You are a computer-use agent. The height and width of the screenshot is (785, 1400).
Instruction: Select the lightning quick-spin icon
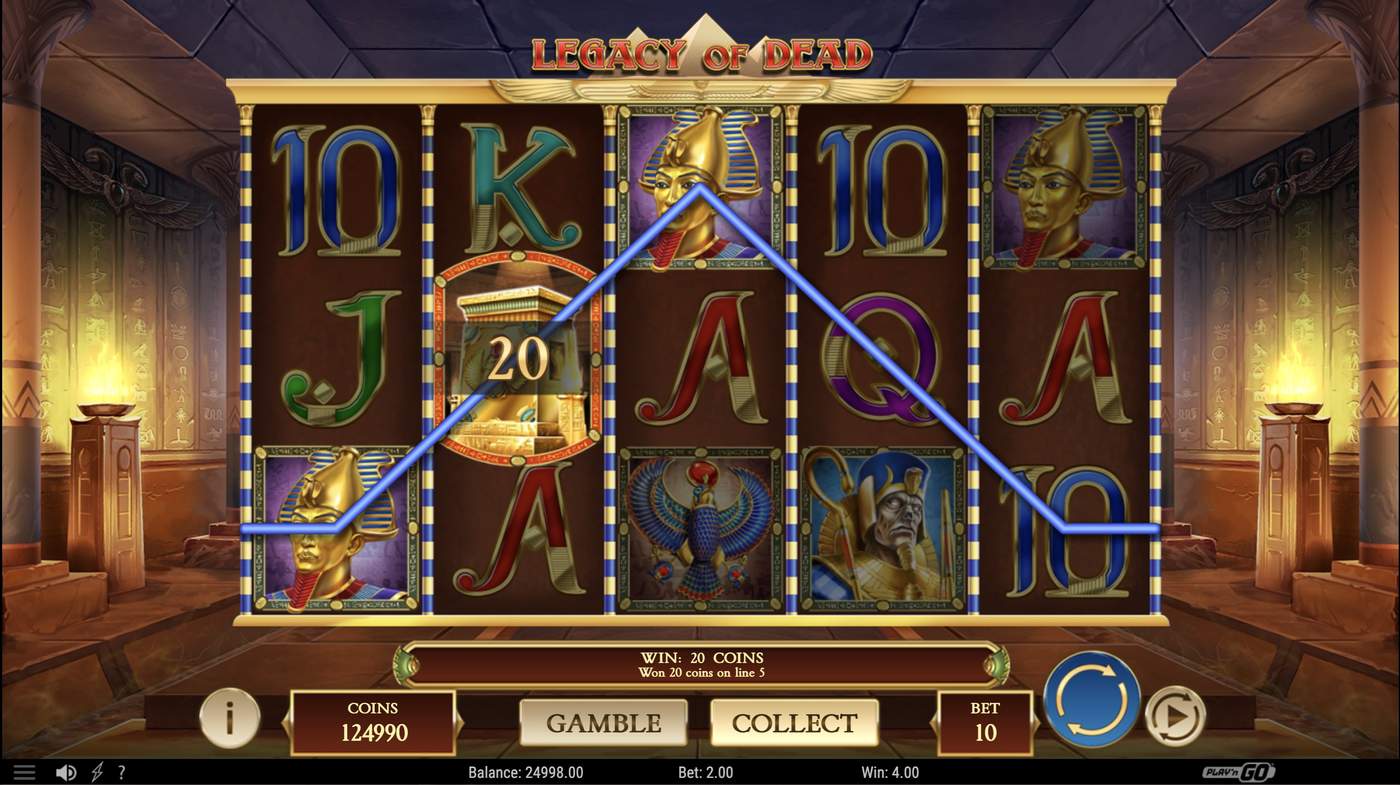tap(95, 771)
